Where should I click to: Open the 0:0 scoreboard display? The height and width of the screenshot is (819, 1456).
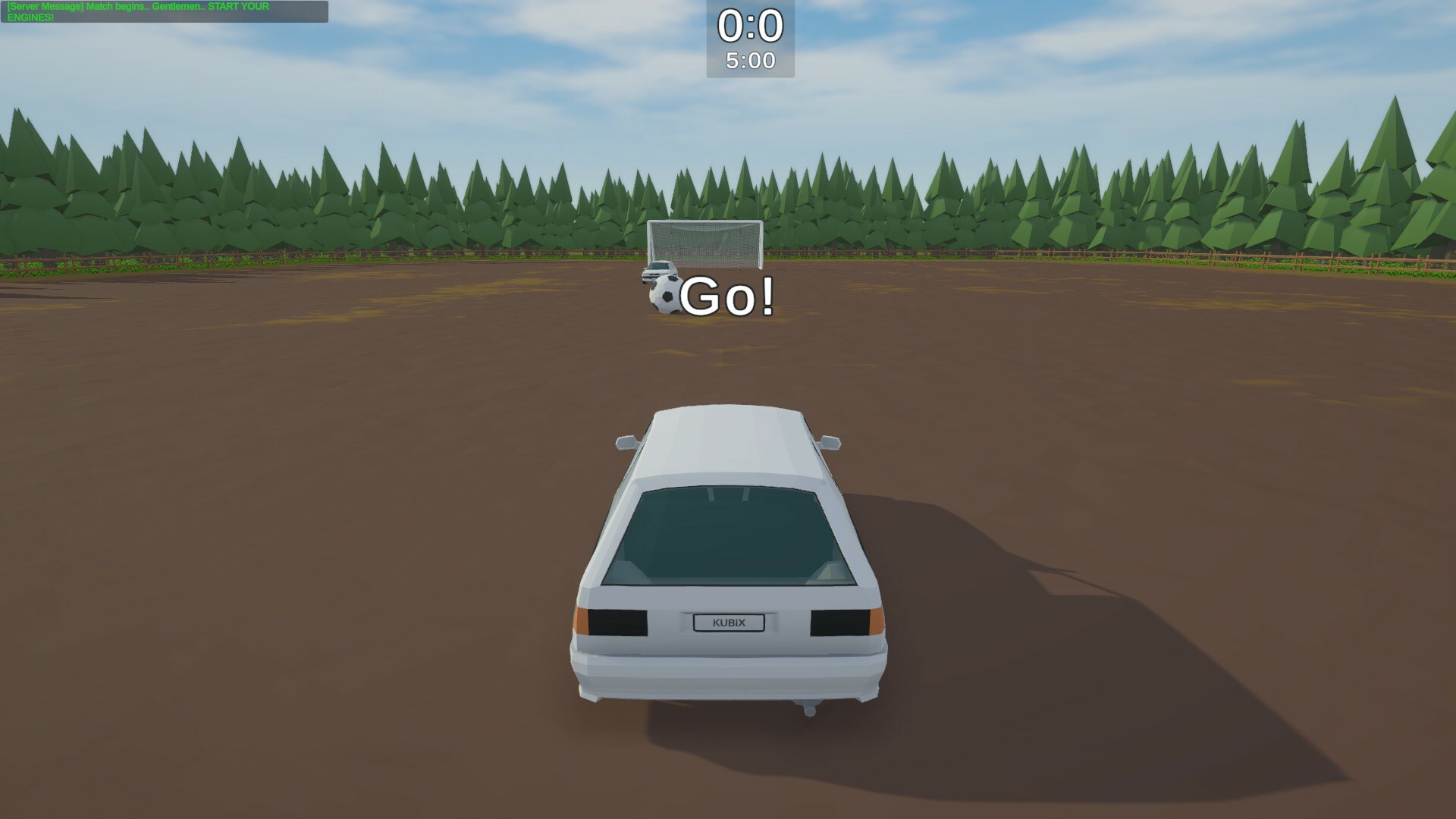(750, 27)
